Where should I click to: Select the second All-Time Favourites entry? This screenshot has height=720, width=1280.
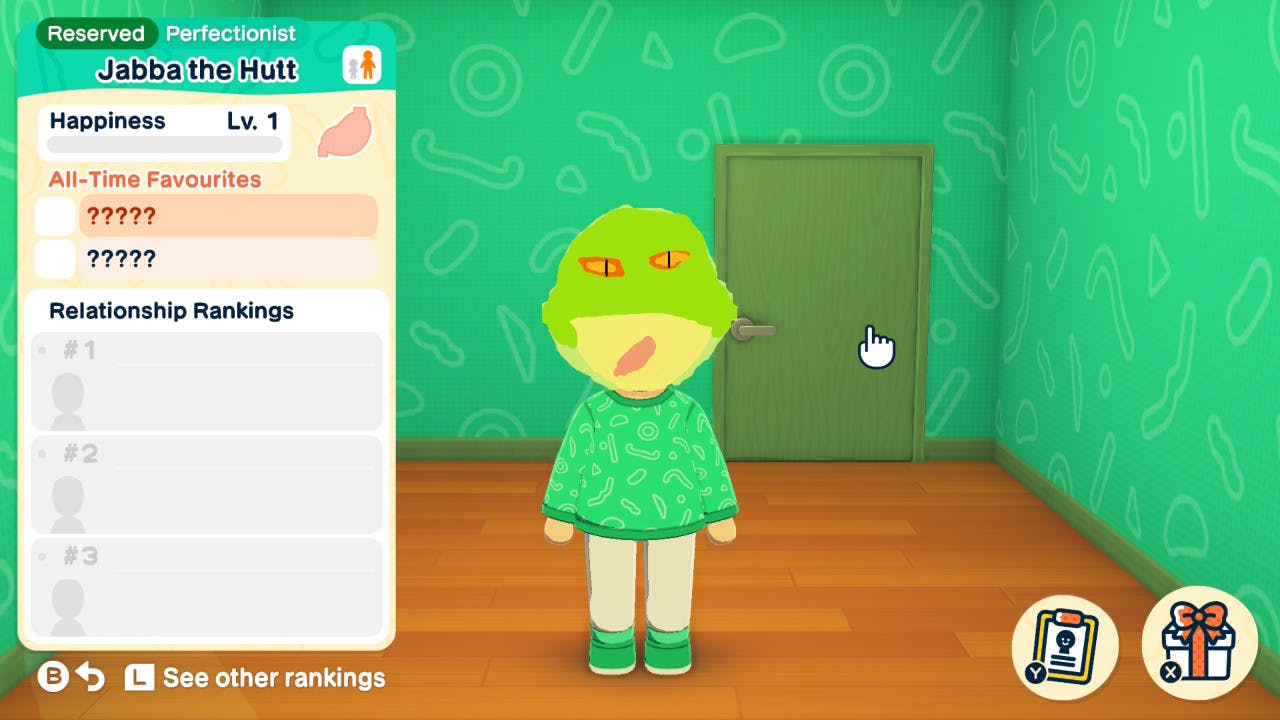[x=228, y=259]
